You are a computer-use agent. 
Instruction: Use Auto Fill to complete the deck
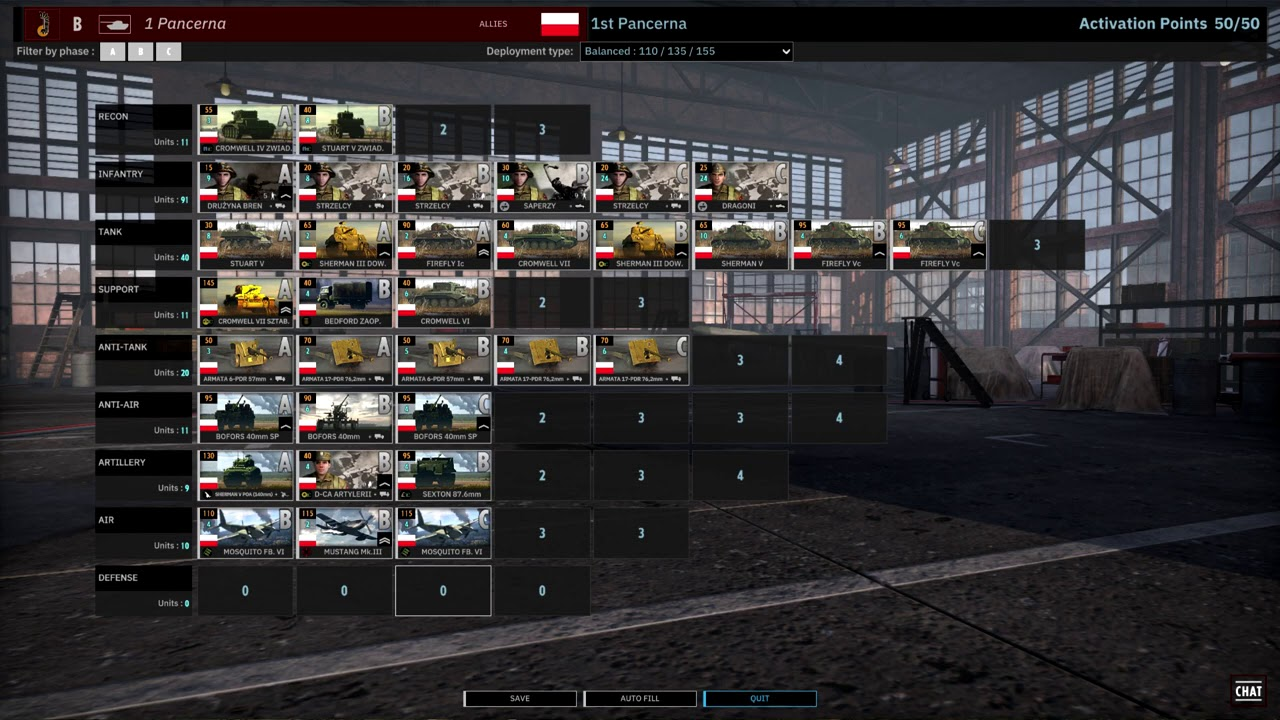tap(640, 698)
